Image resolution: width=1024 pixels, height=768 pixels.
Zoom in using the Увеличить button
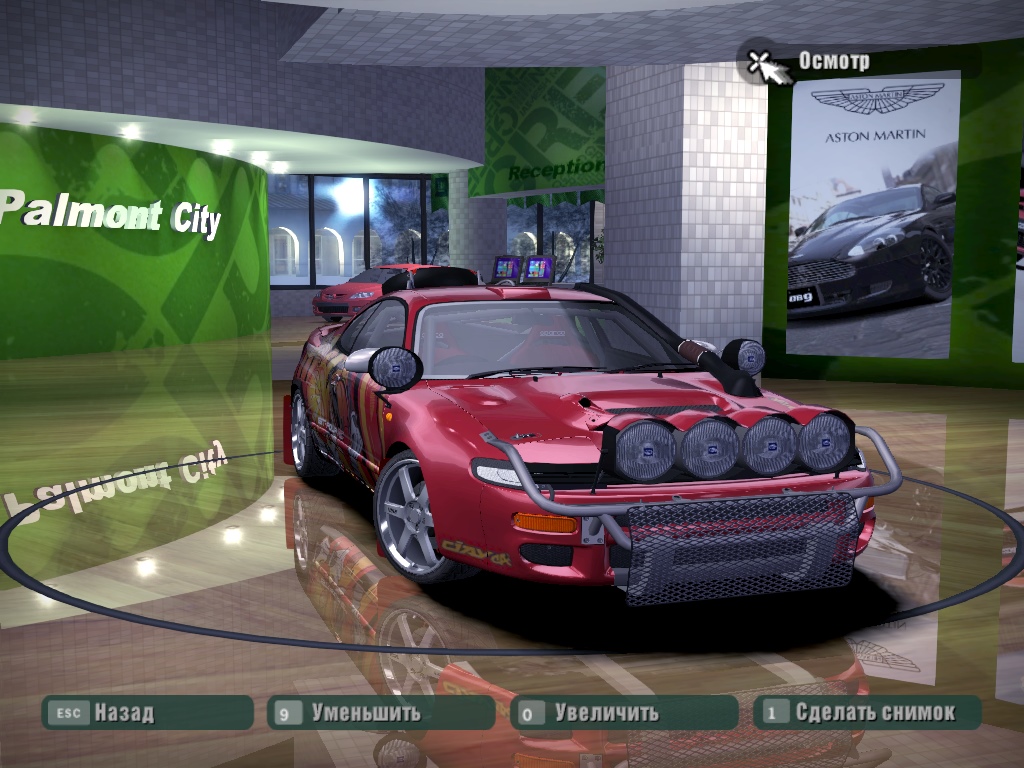[623, 713]
